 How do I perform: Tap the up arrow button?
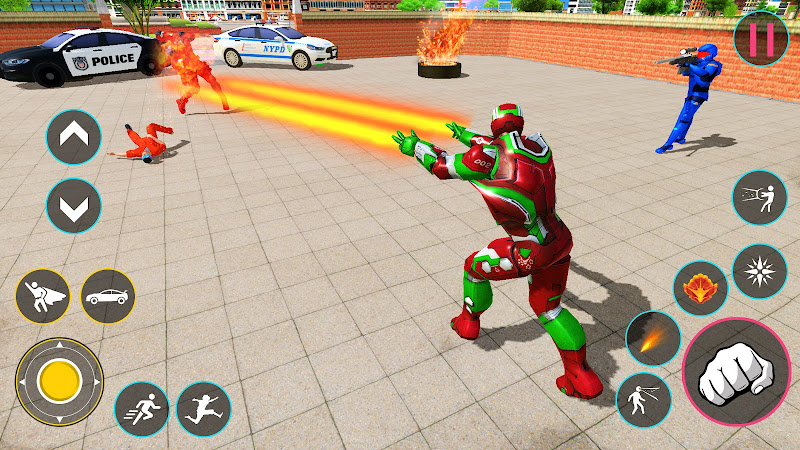[74, 137]
